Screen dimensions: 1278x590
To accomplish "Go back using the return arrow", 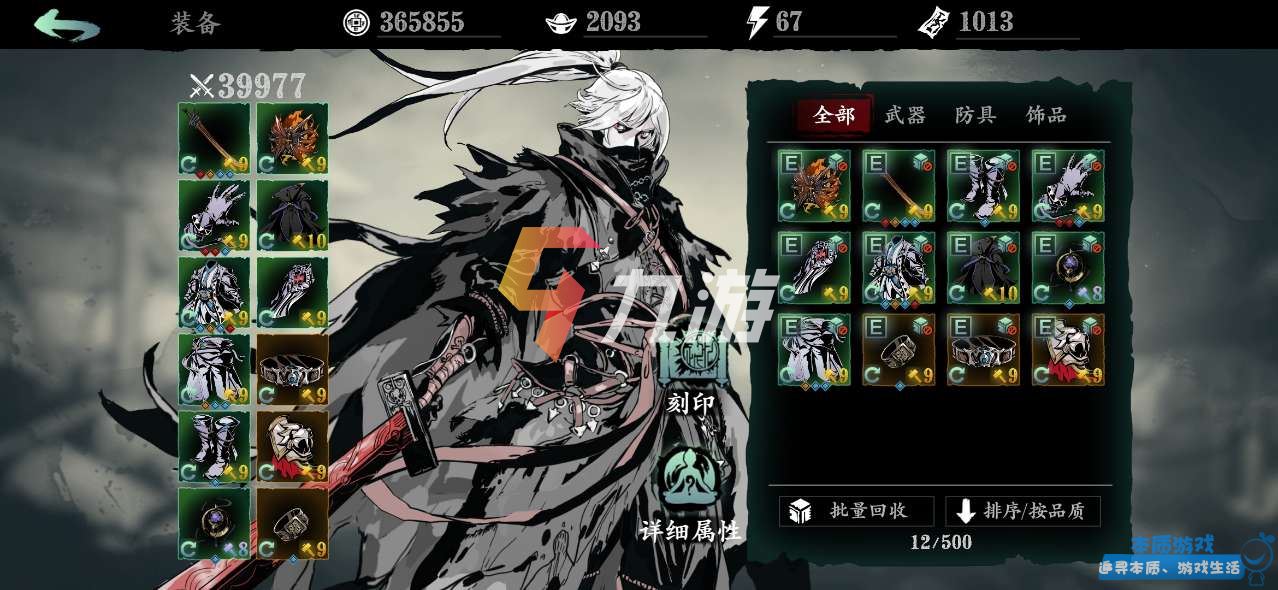I will click(x=66, y=24).
